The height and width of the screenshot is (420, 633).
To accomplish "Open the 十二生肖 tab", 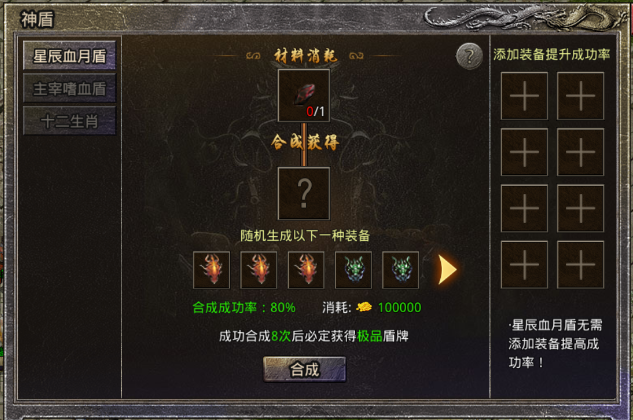I will point(70,122).
